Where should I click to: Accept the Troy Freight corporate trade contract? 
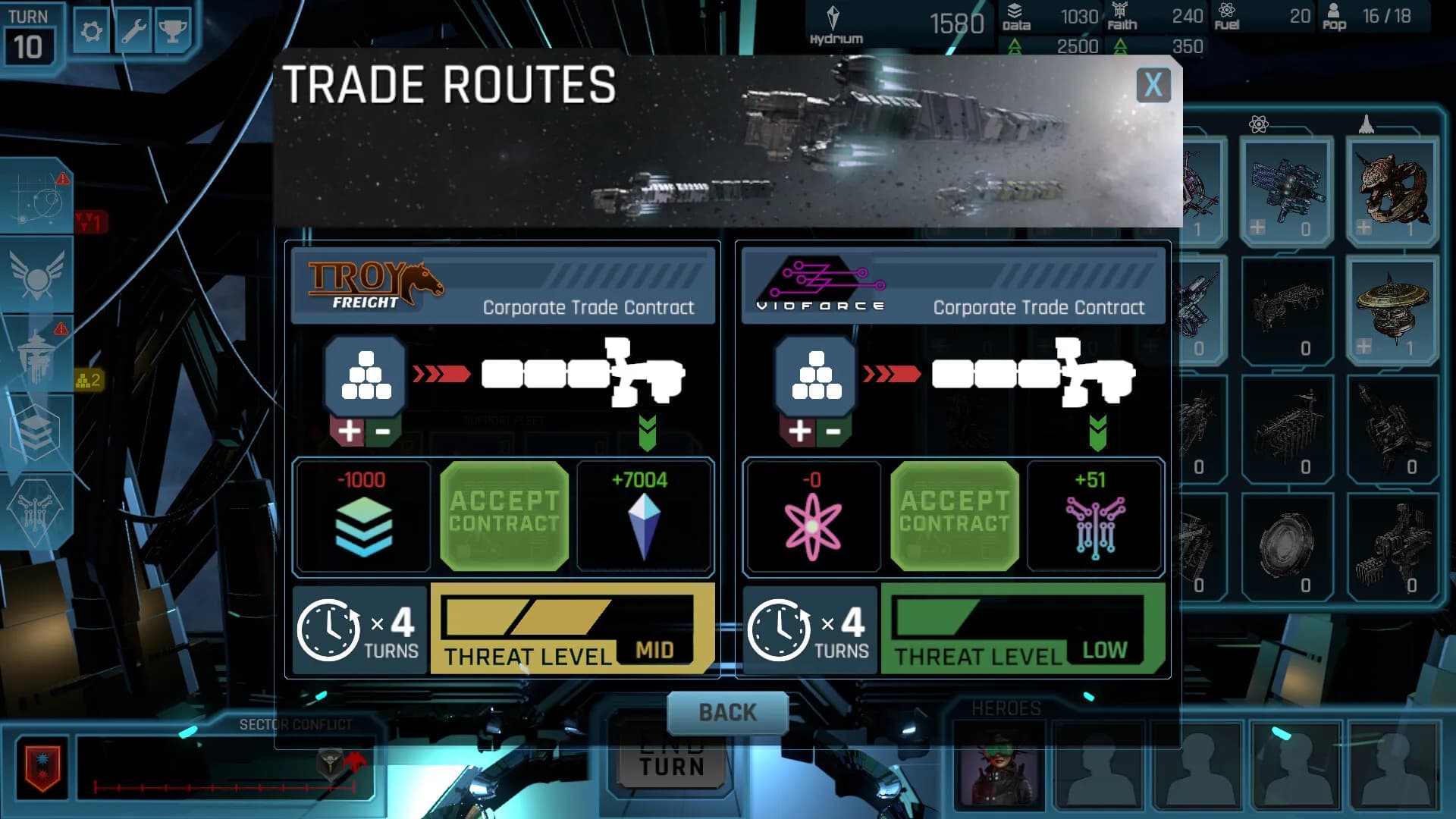[504, 516]
